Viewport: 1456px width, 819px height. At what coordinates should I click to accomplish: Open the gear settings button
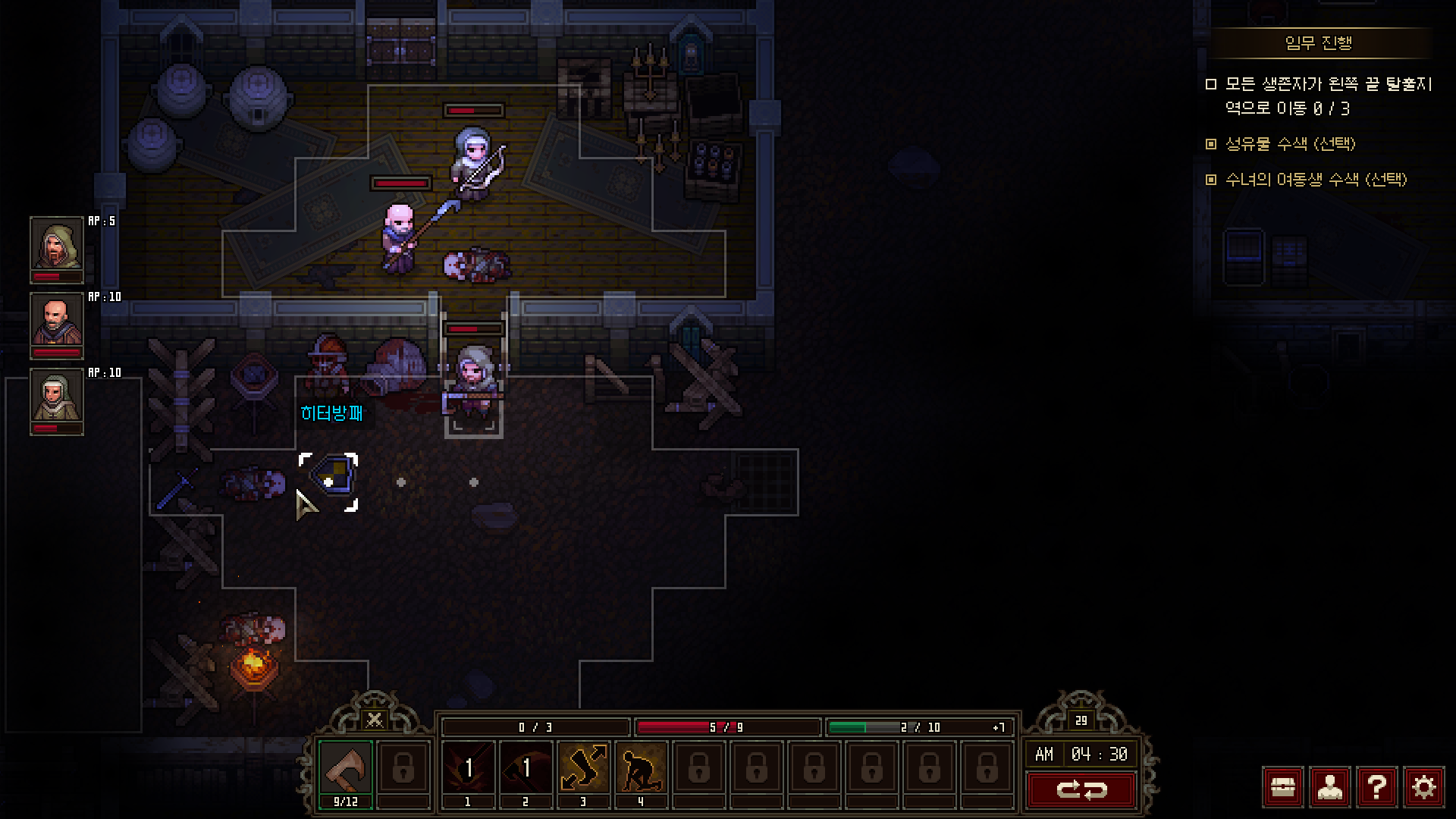(x=1423, y=787)
